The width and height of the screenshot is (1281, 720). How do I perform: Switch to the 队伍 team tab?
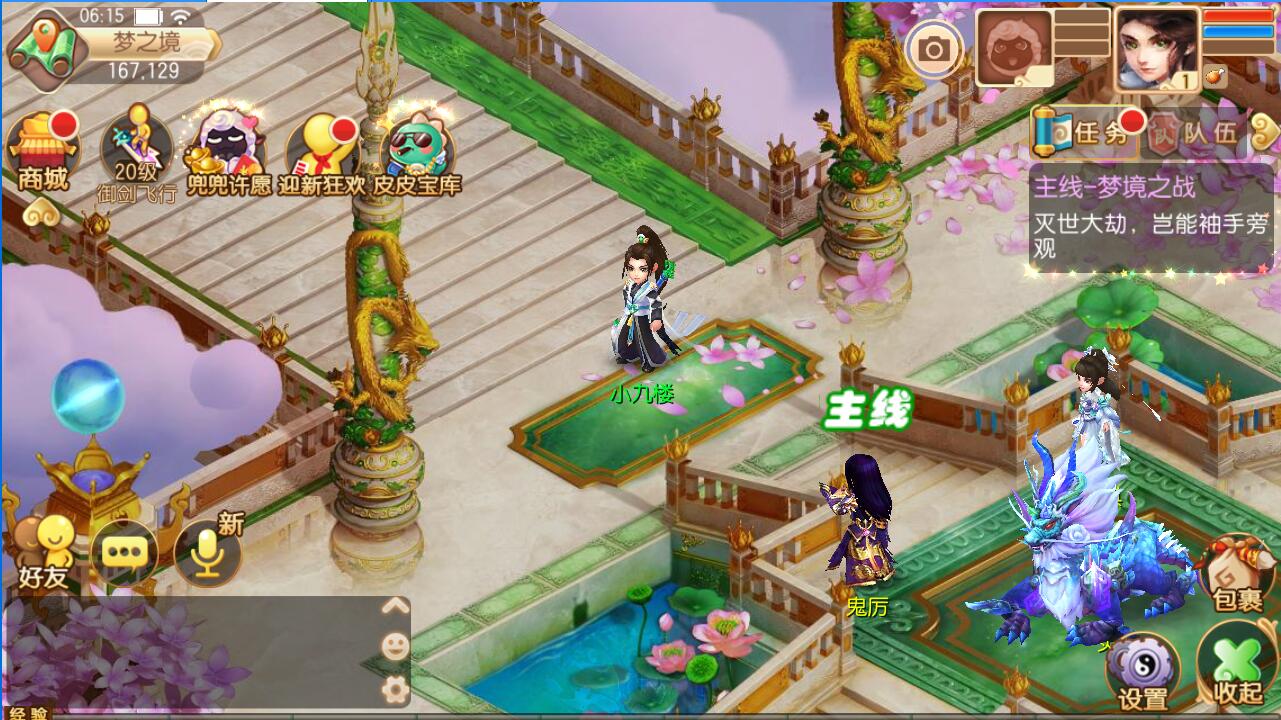pyautogui.click(x=1196, y=133)
